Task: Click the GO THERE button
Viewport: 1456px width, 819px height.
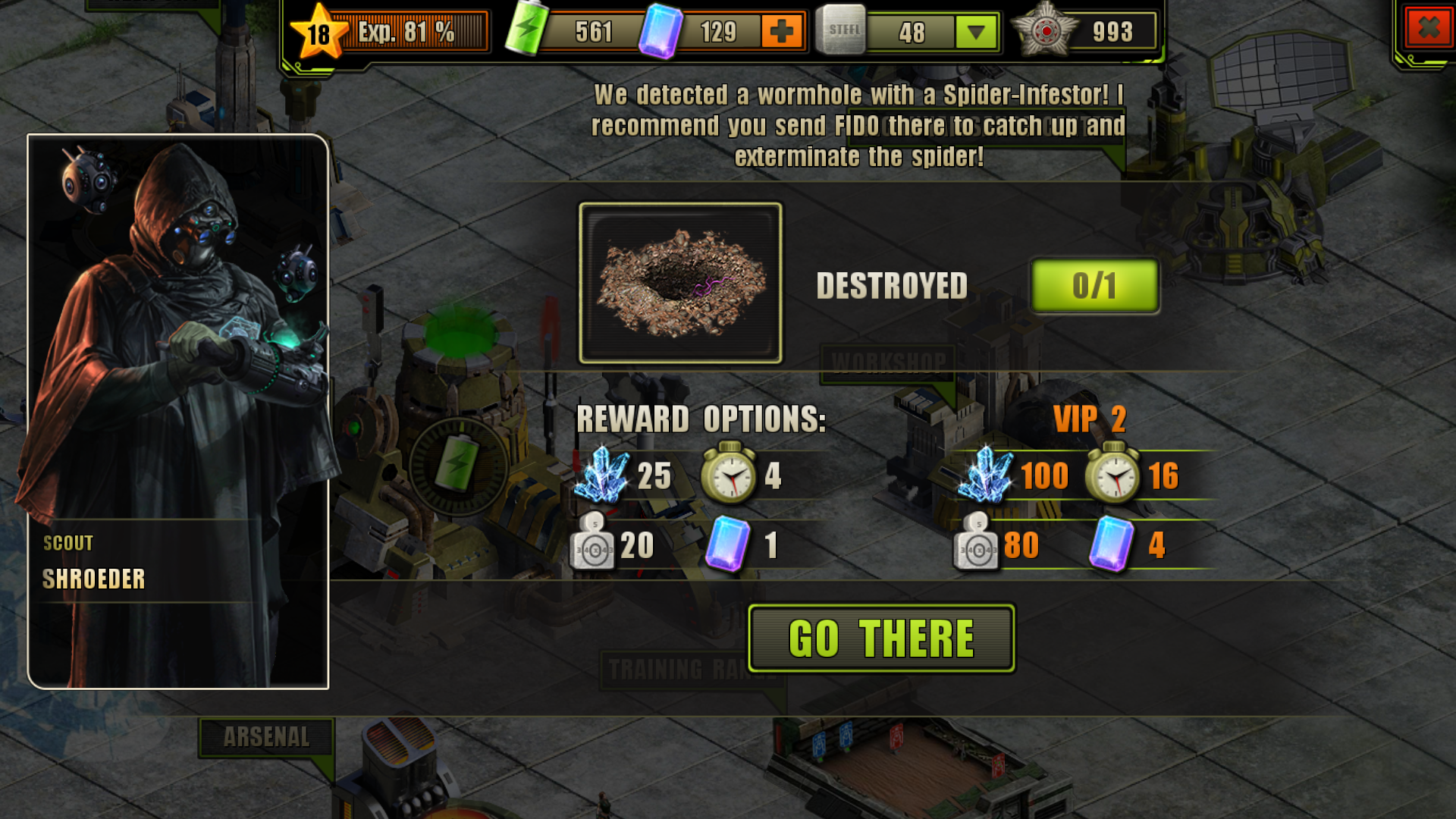Action: point(881,639)
